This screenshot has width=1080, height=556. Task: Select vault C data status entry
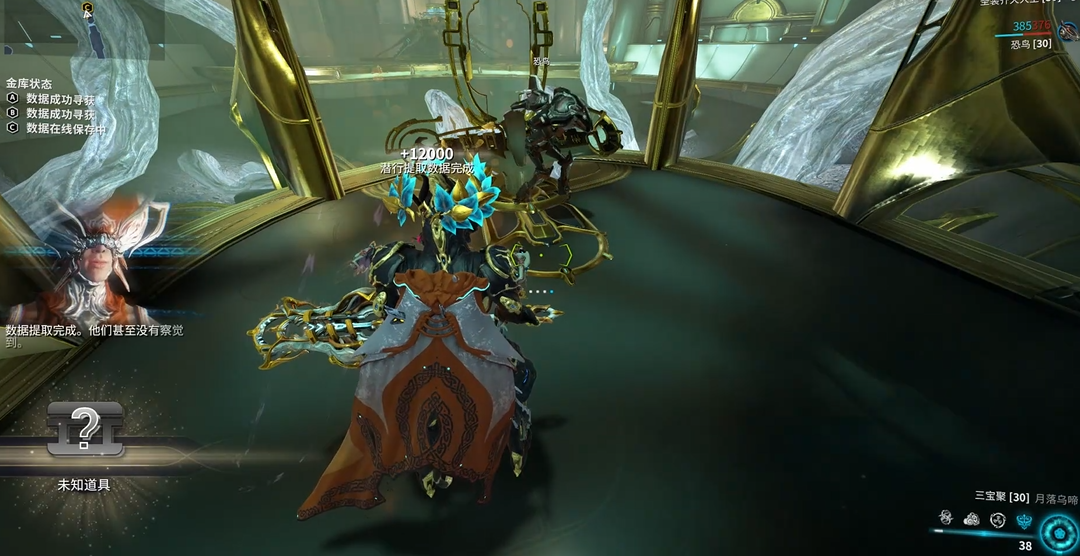click(x=65, y=128)
